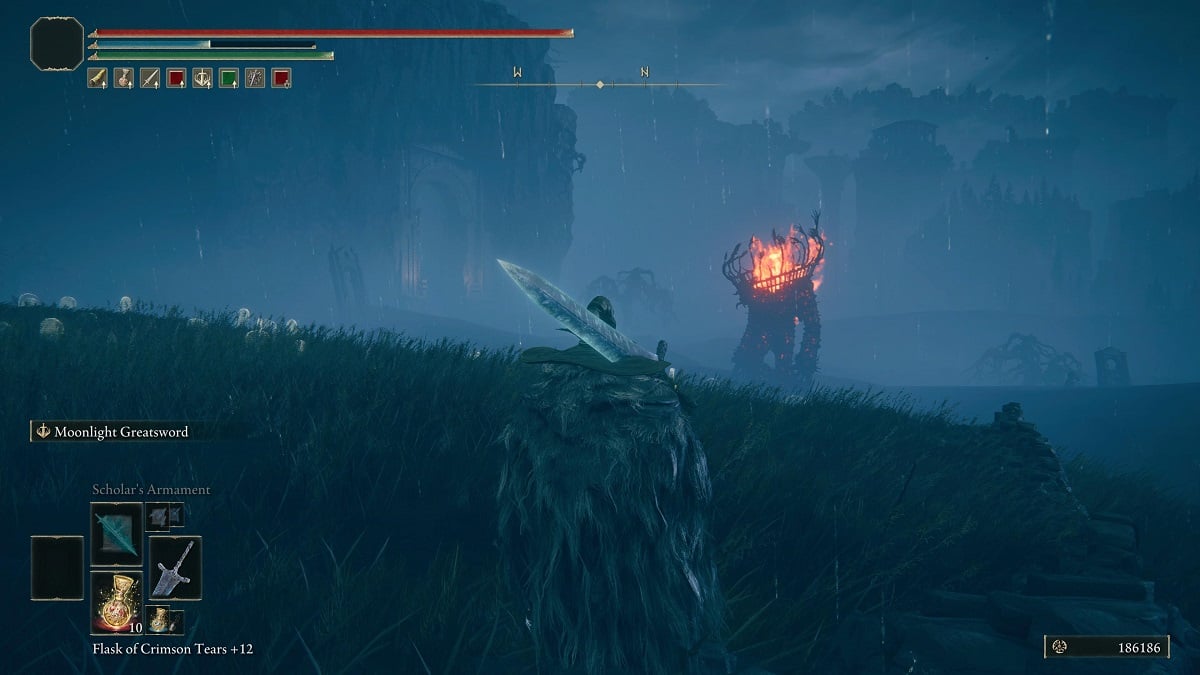The image size is (1200, 675).
Task: Inspect the round flask buff icon
Action: pyautogui.click(x=124, y=77)
